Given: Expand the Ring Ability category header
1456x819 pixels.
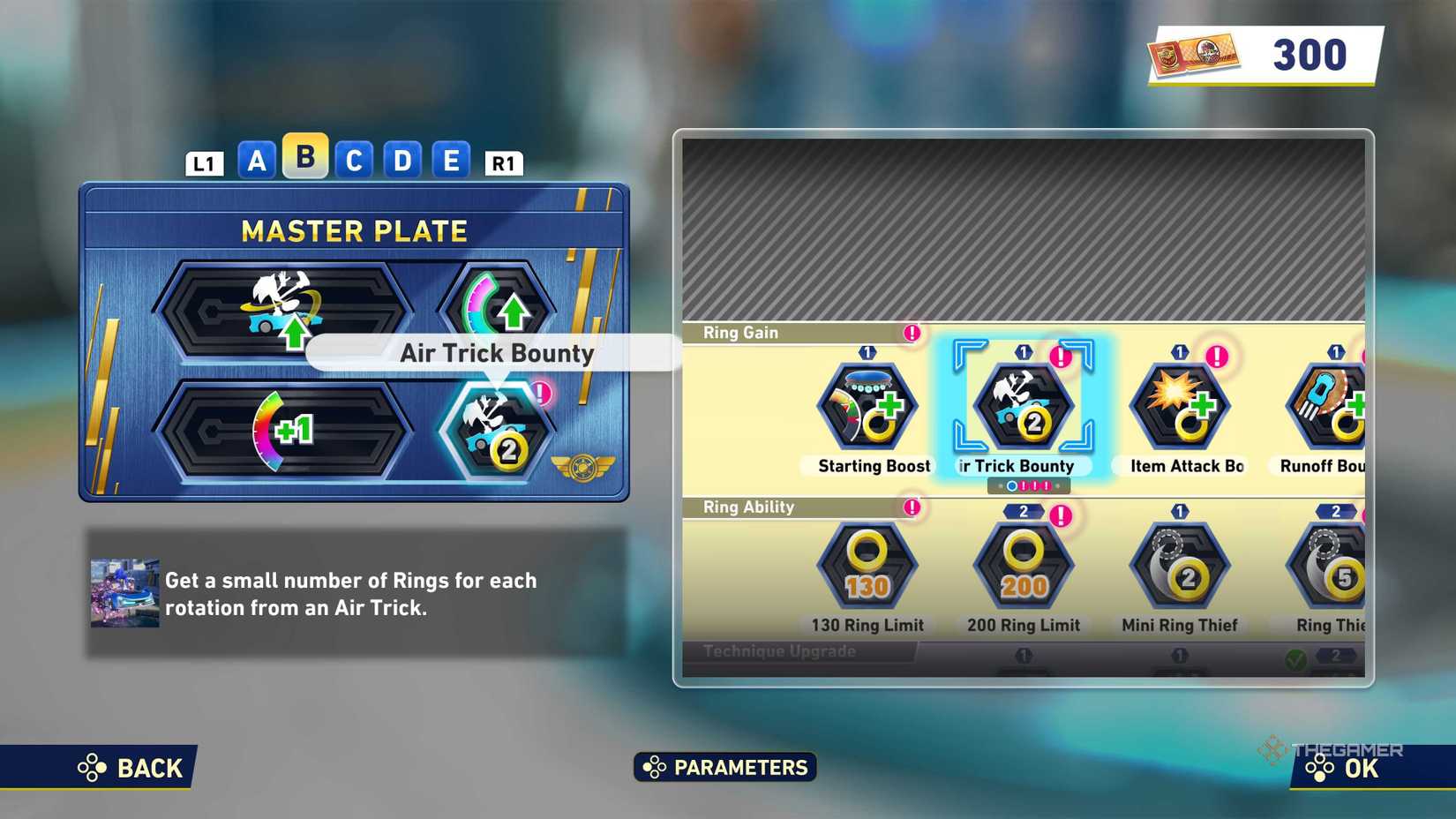Looking at the screenshot, I should (747, 507).
